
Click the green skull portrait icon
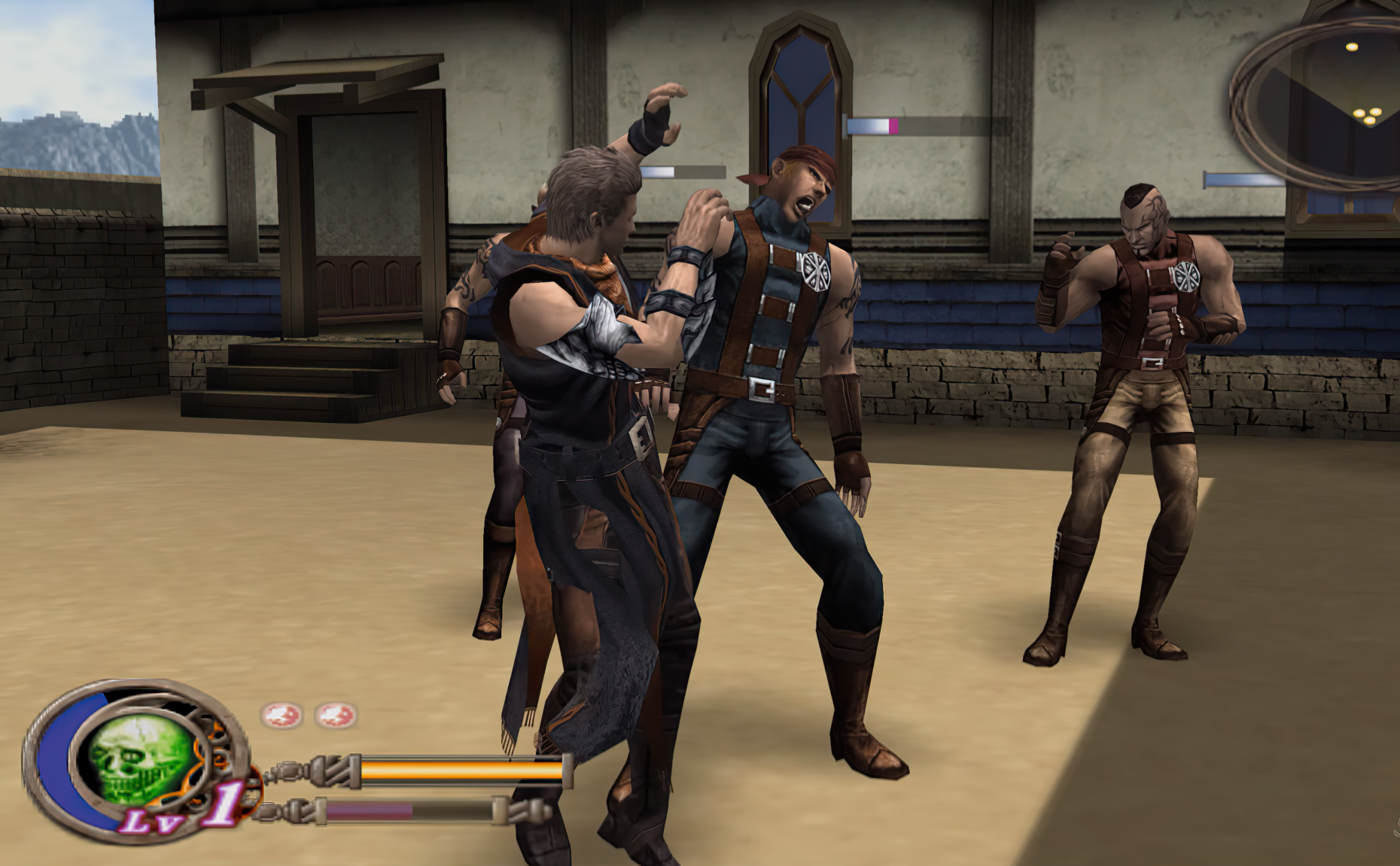coord(135,761)
